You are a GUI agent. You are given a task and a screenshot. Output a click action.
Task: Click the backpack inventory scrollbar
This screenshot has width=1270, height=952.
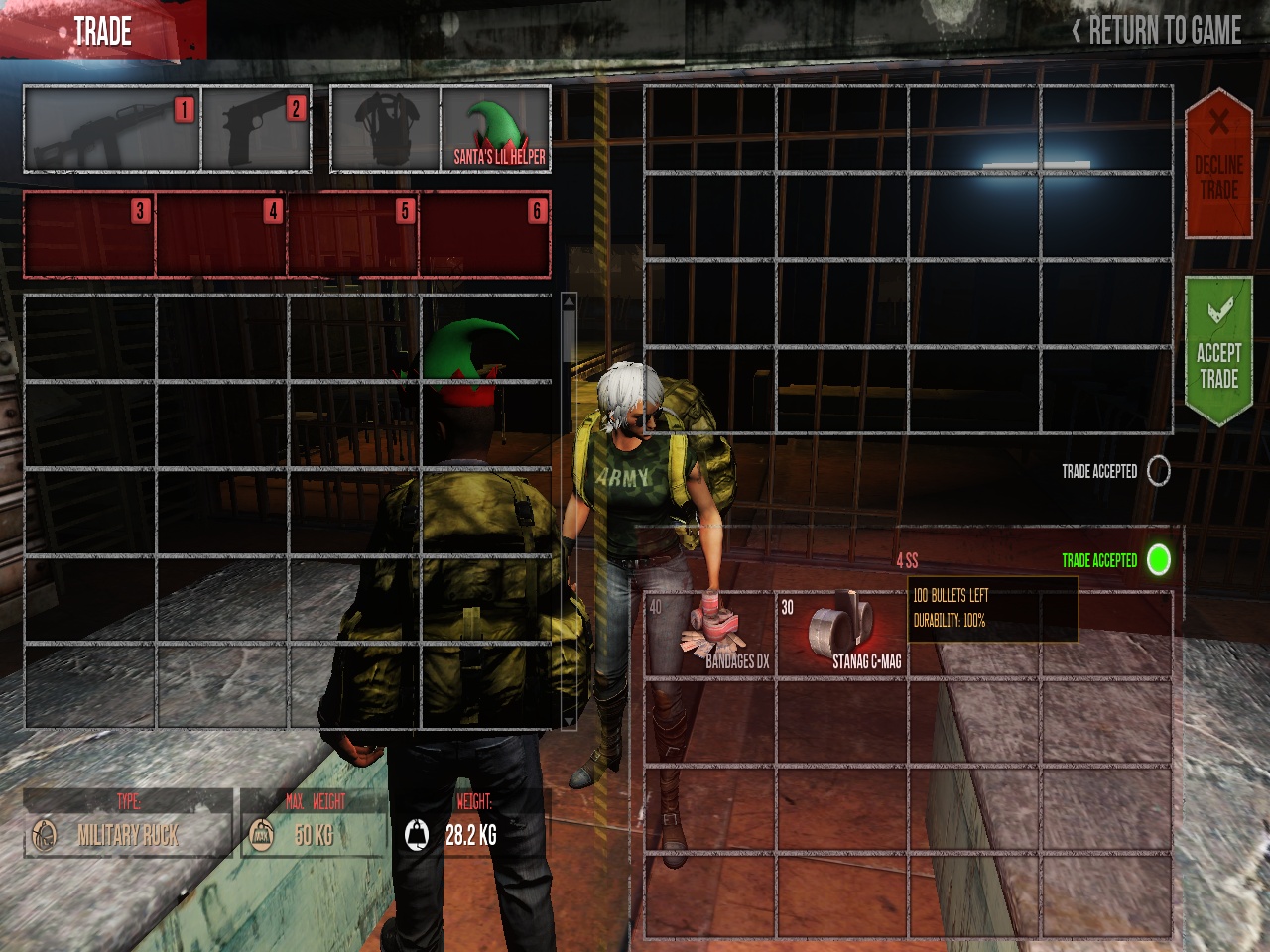569,511
